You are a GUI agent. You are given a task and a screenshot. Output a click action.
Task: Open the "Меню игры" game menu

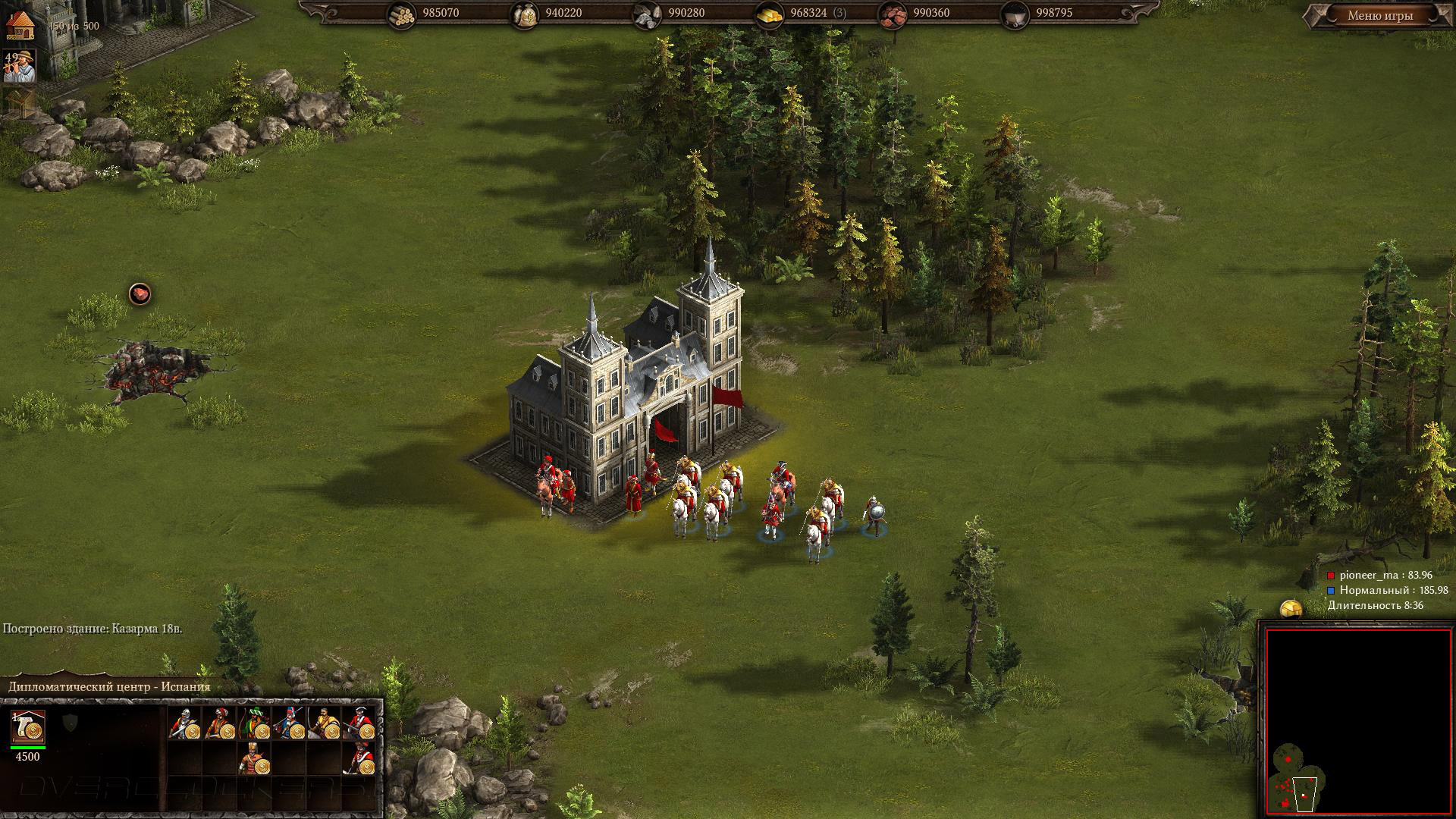(1379, 16)
